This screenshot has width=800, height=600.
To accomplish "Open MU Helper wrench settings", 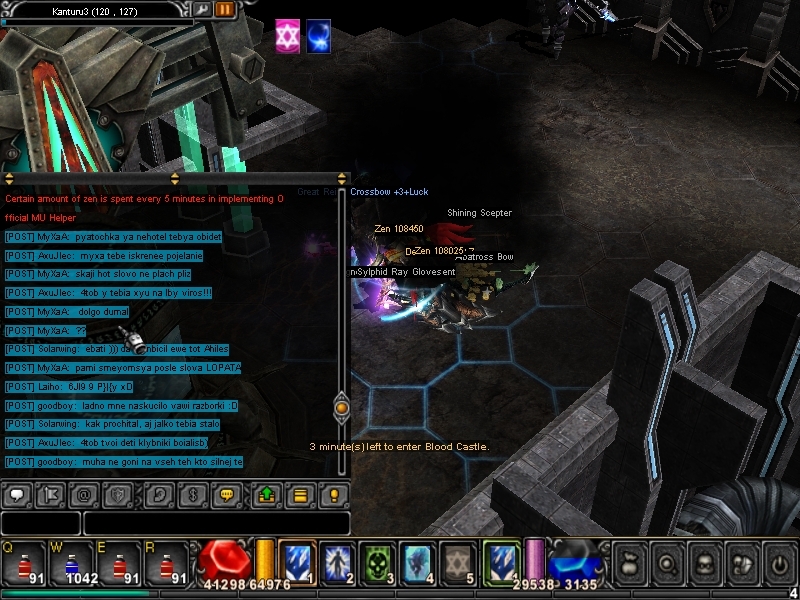I will [202, 9].
